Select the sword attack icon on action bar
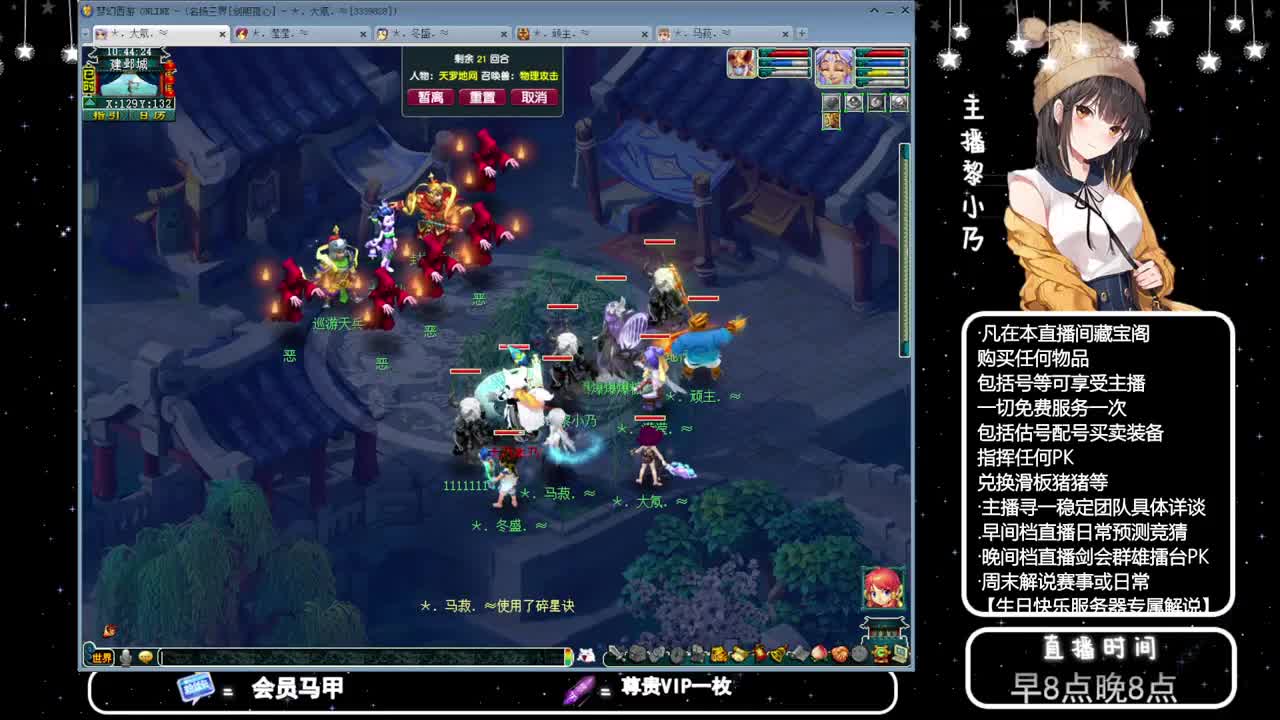 (616, 654)
